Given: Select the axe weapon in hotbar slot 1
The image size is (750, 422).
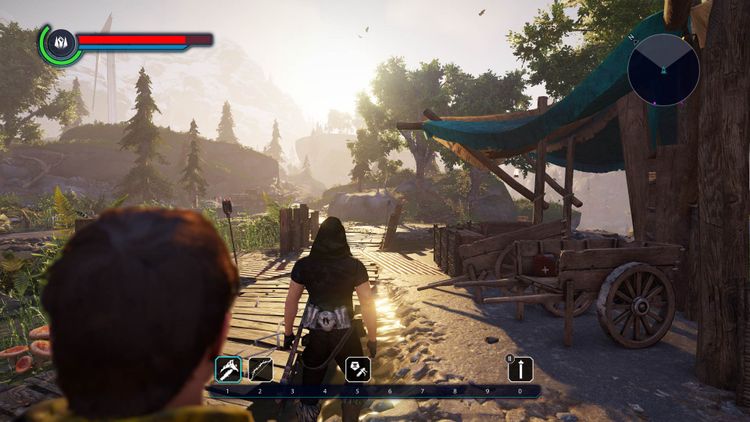Looking at the screenshot, I should pyautogui.click(x=228, y=369).
